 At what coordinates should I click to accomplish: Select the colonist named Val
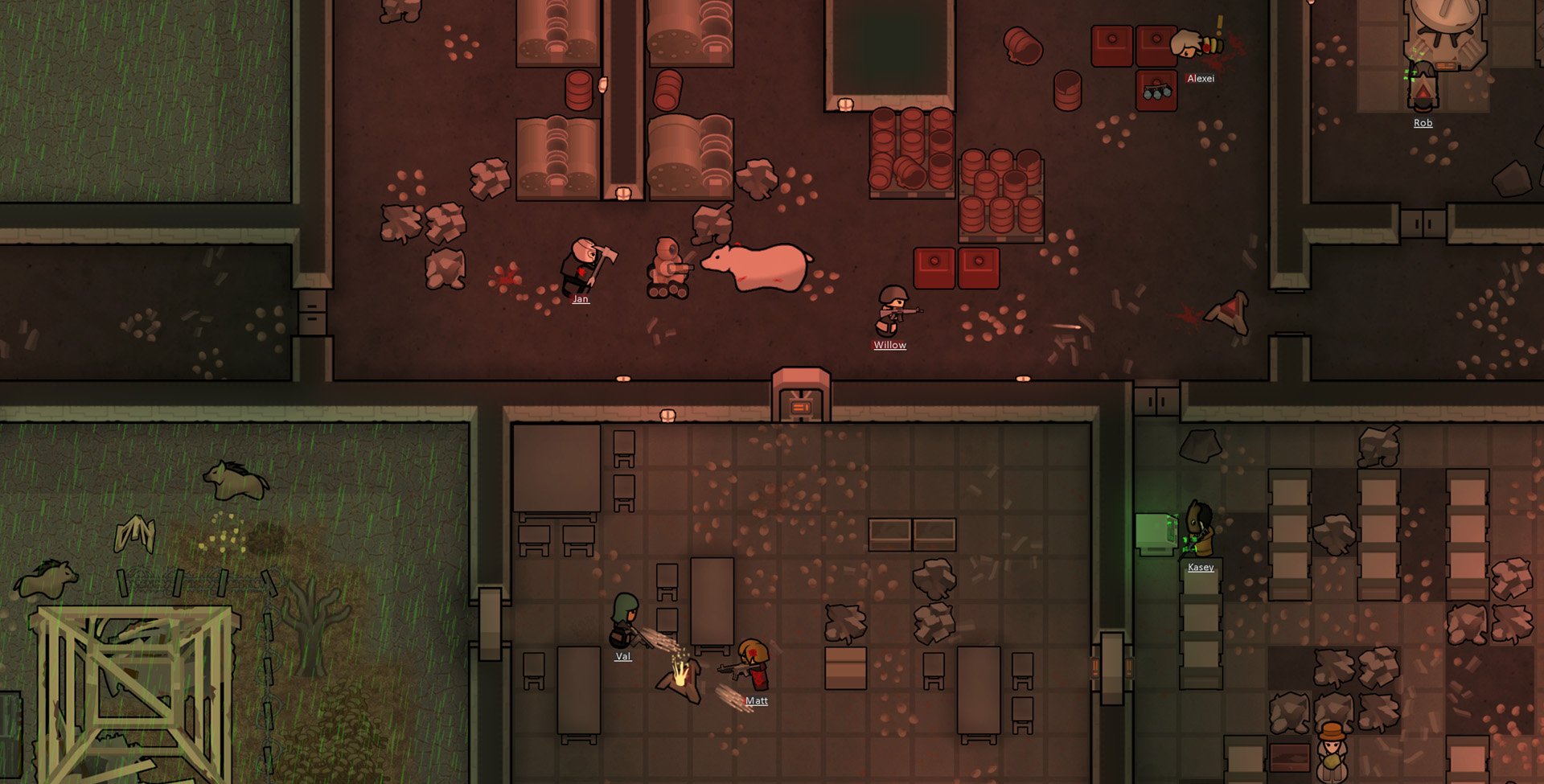click(622, 657)
